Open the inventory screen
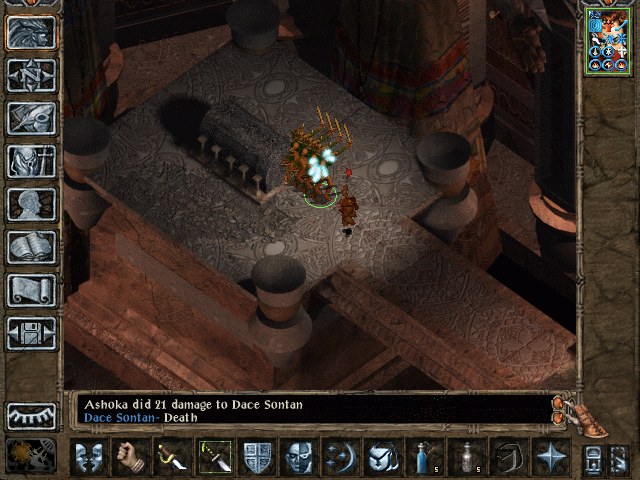 pos(31,161)
